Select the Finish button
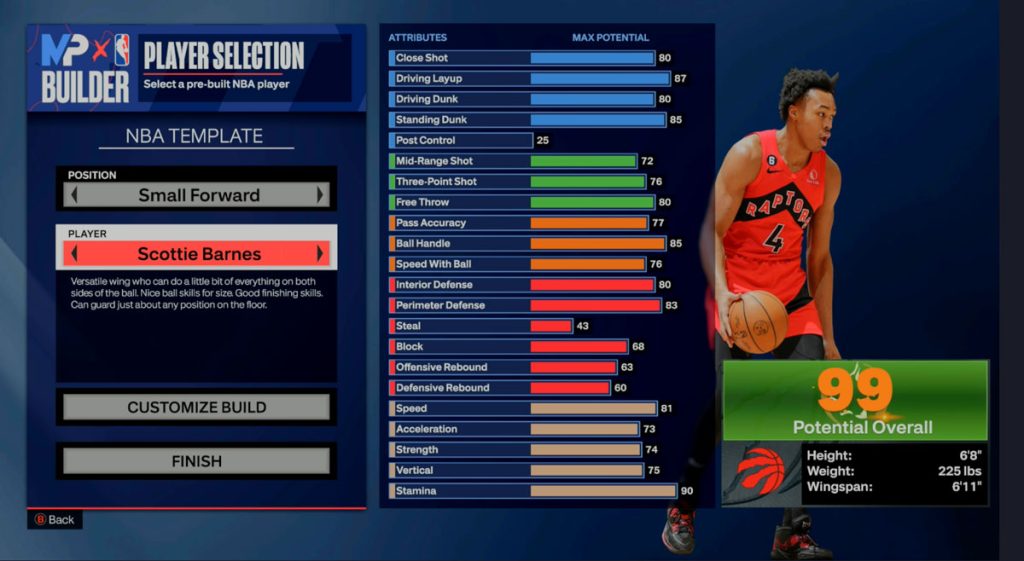Image resolution: width=1024 pixels, height=561 pixels. point(196,461)
